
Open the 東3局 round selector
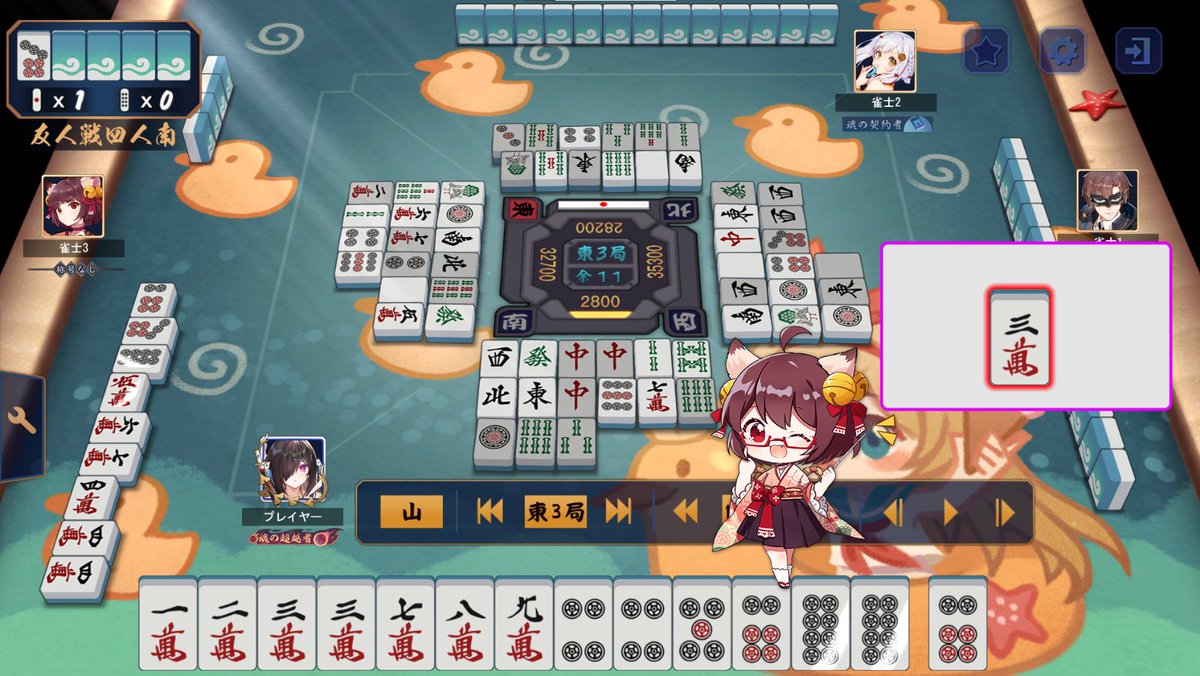[554, 512]
